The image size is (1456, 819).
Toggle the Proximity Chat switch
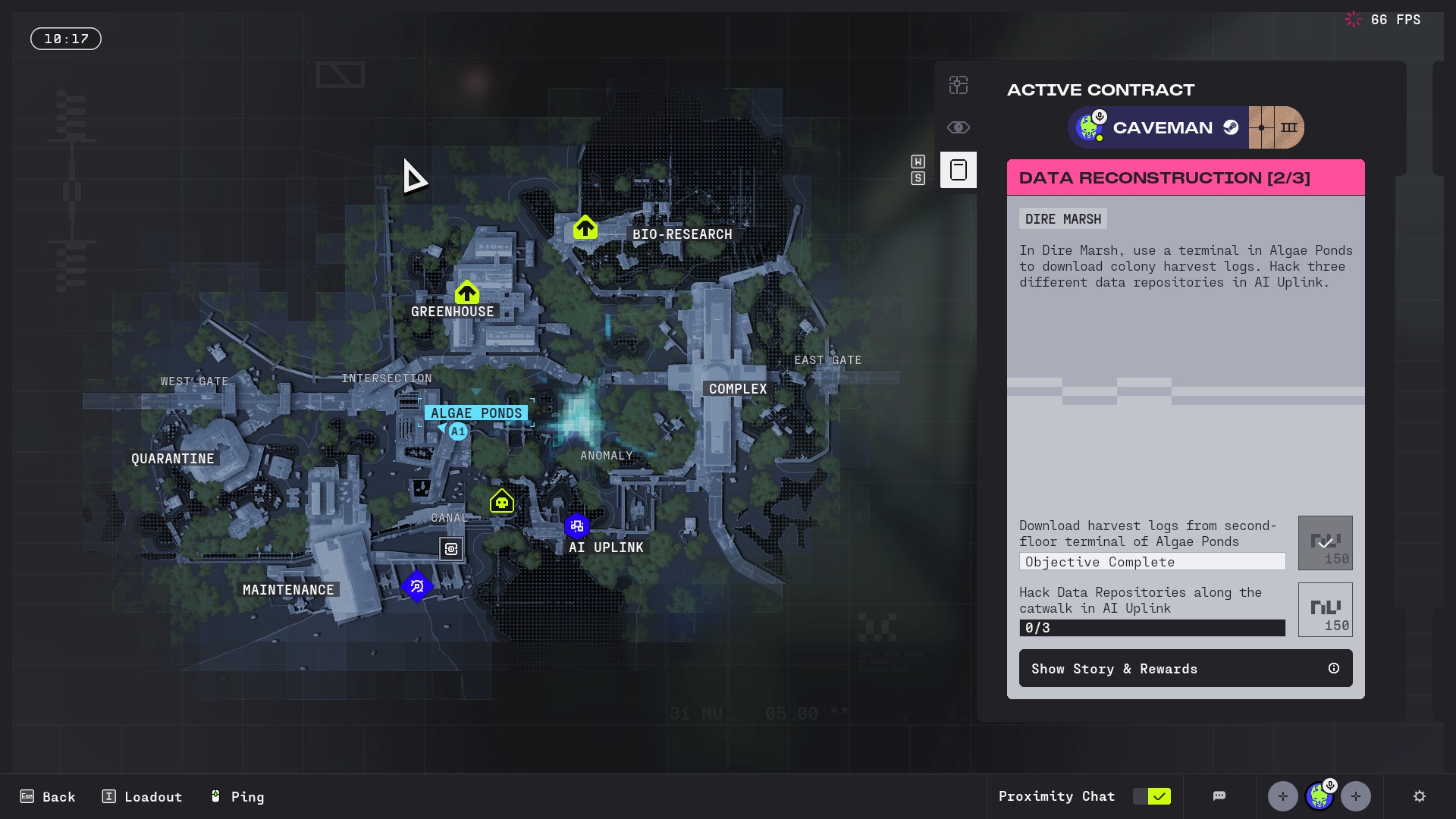click(x=1151, y=796)
